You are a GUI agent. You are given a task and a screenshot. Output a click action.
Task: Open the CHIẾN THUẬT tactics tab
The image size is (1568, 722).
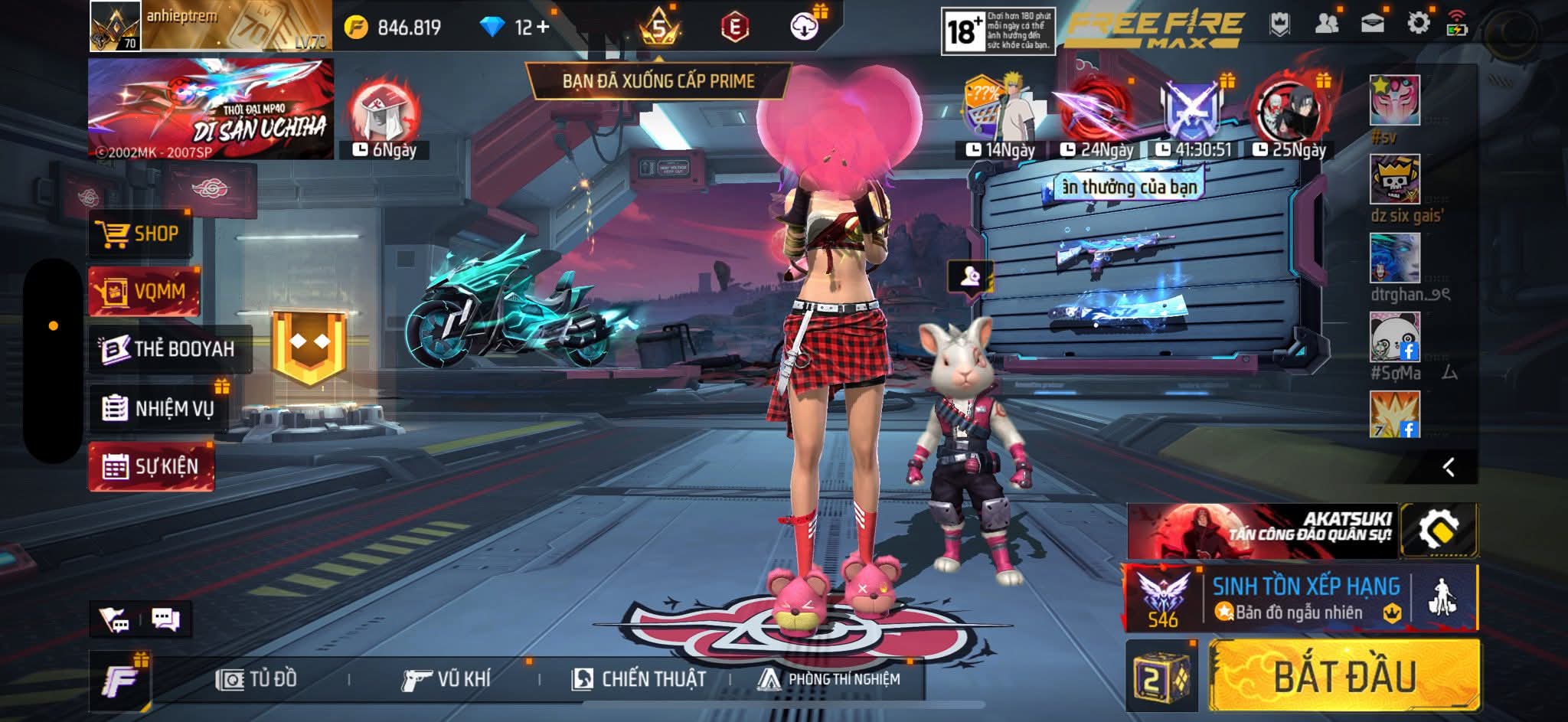pos(639,679)
